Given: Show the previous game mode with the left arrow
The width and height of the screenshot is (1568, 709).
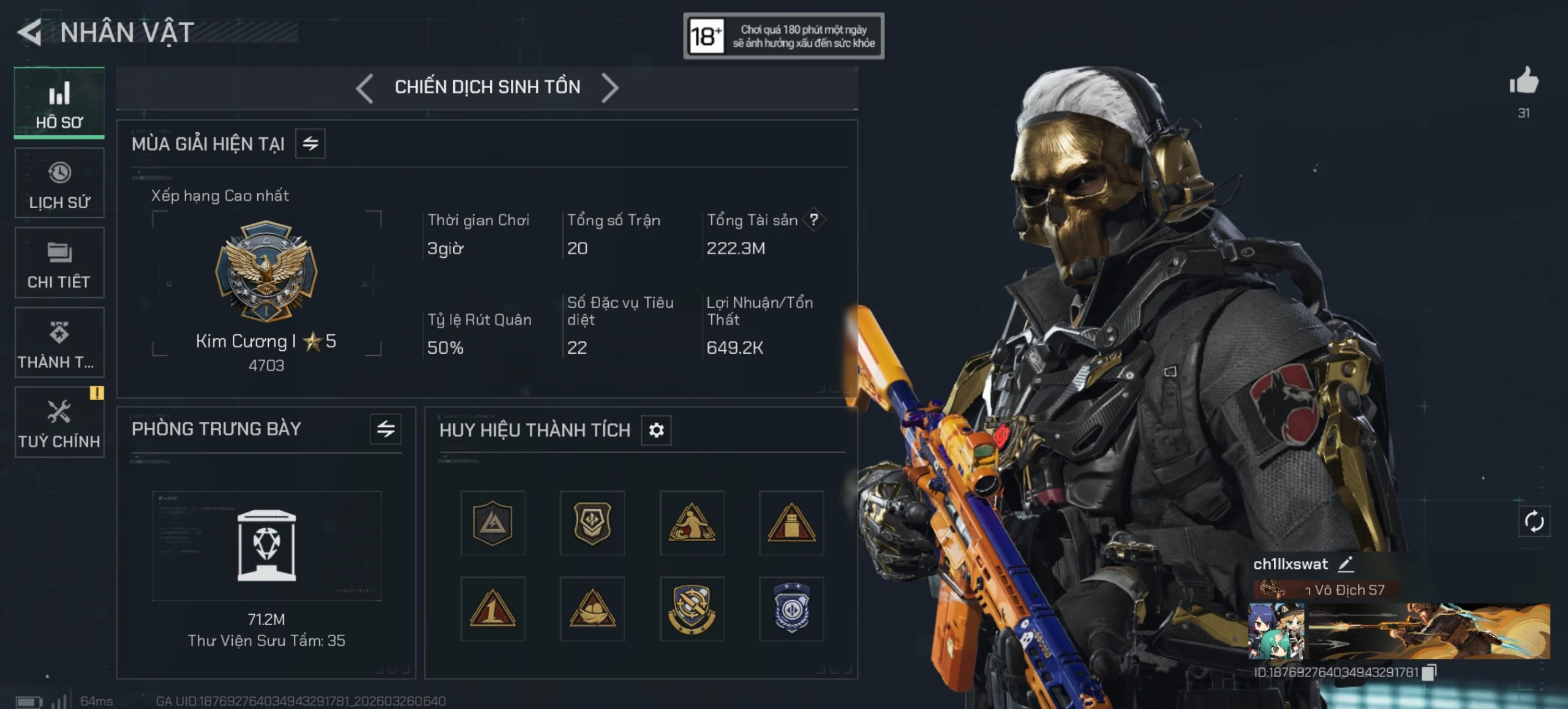Looking at the screenshot, I should click(x=365, y=88).
